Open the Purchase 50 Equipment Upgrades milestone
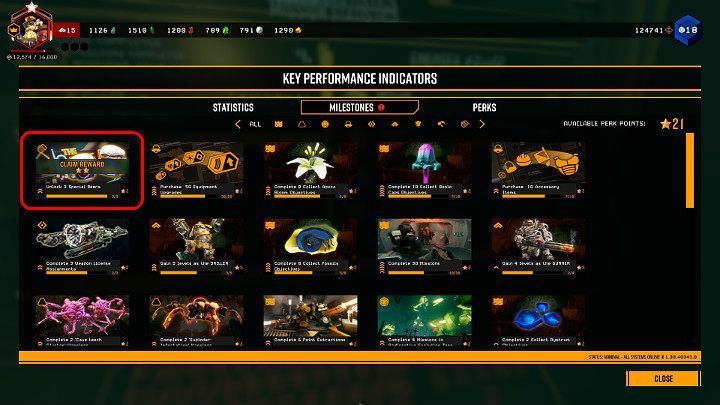The image size is (720, 405). (x=196, y=169)
